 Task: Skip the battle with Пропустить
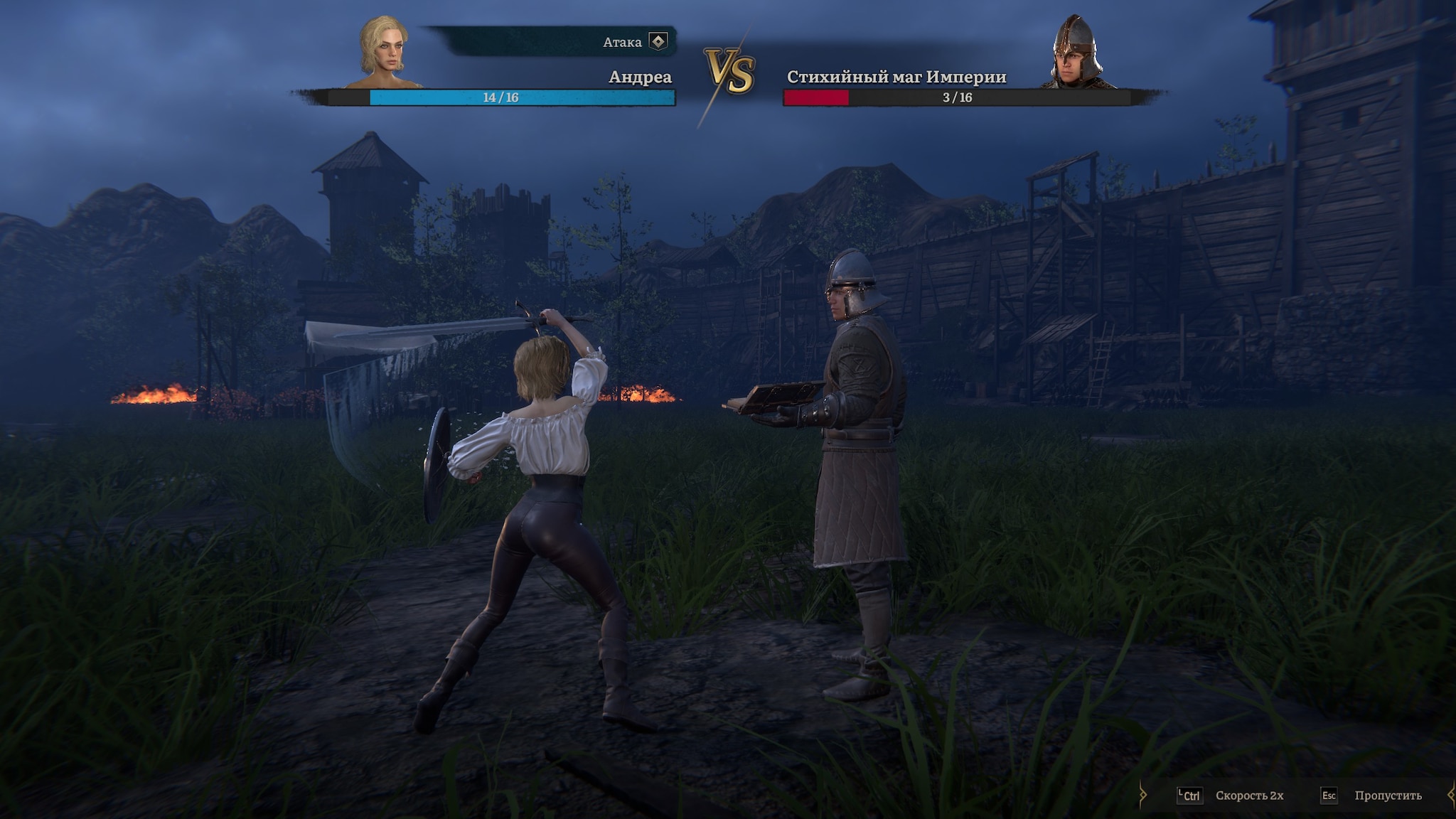[x=1386, y=796]
